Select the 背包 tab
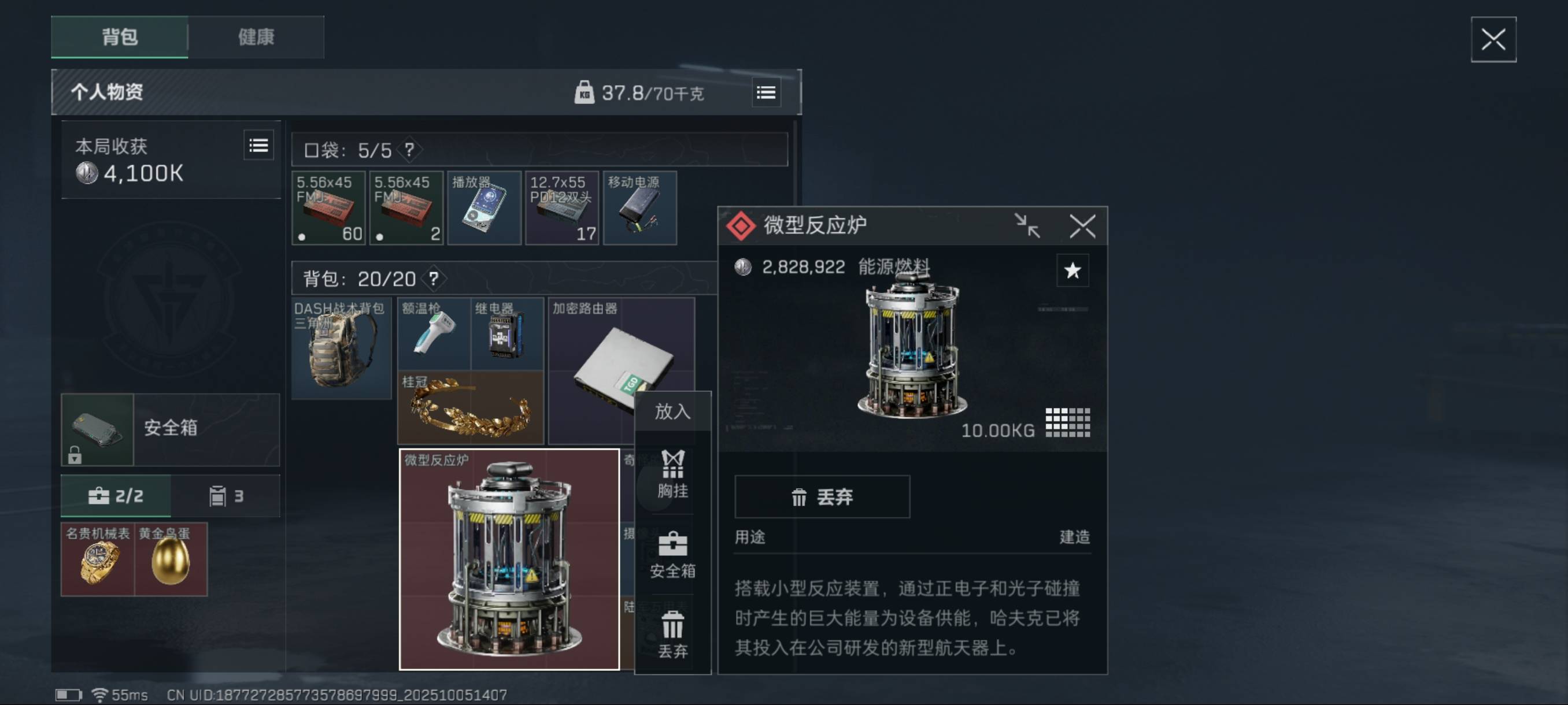The width and height of the screenshot is (1568, 705). (120, 37)
